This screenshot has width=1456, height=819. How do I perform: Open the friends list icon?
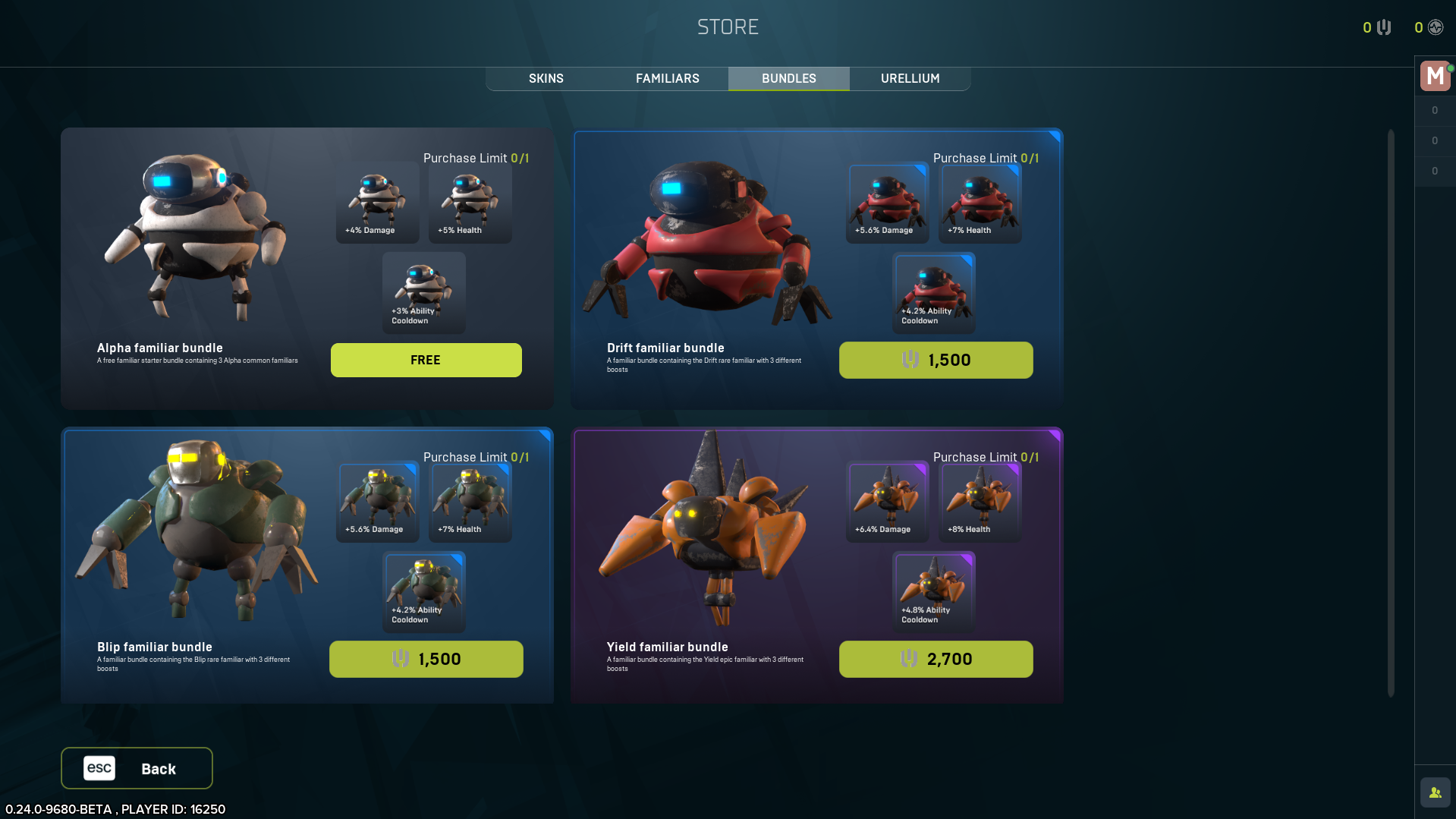(1435, 792)
